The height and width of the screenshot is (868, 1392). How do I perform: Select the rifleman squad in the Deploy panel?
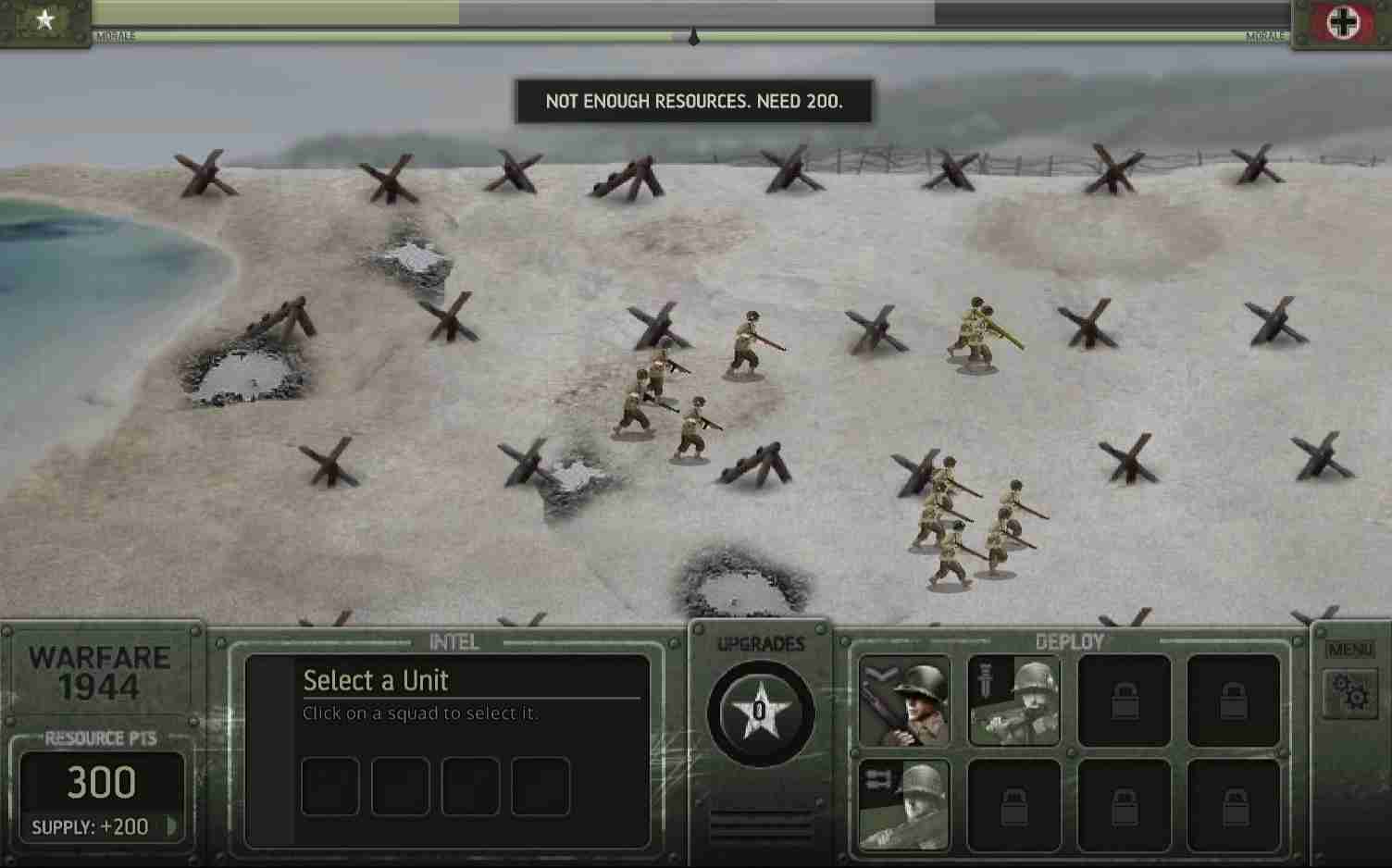tap(902, 701)
